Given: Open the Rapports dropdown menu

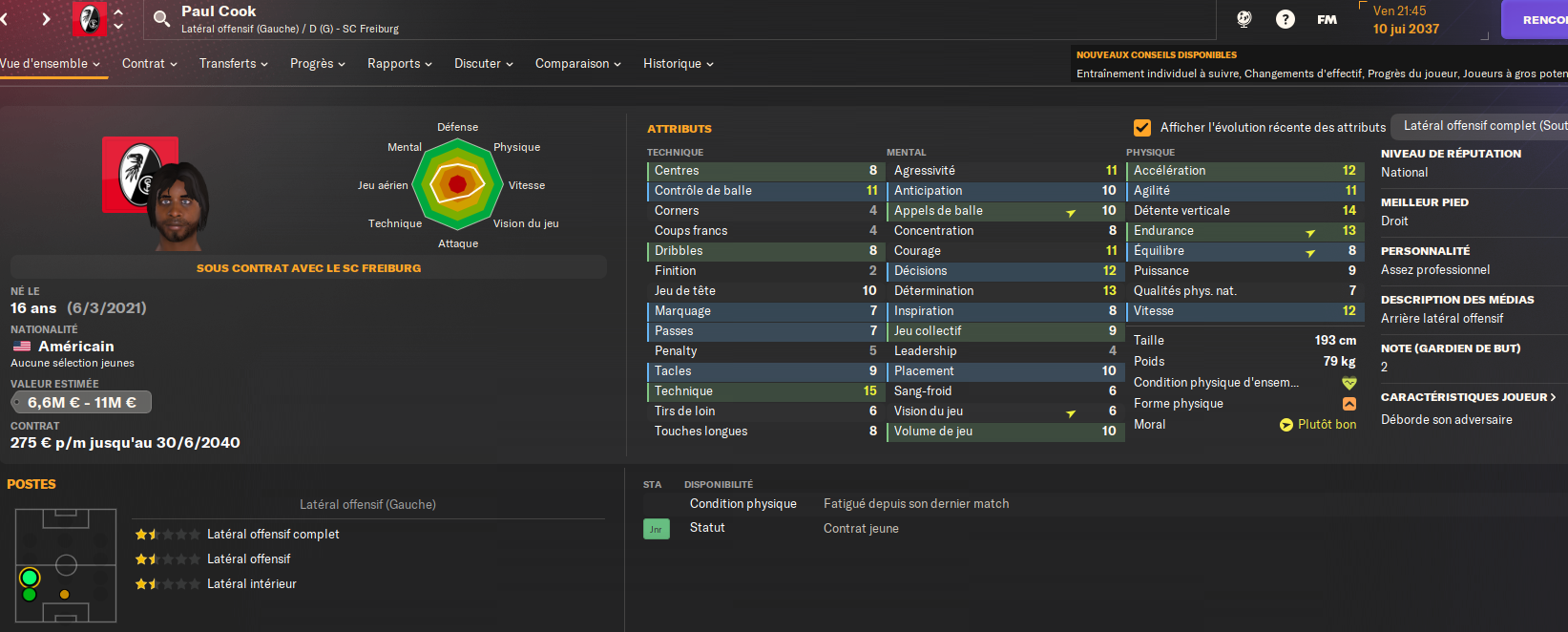Looking at the screenshot, I should pos(399,64).
